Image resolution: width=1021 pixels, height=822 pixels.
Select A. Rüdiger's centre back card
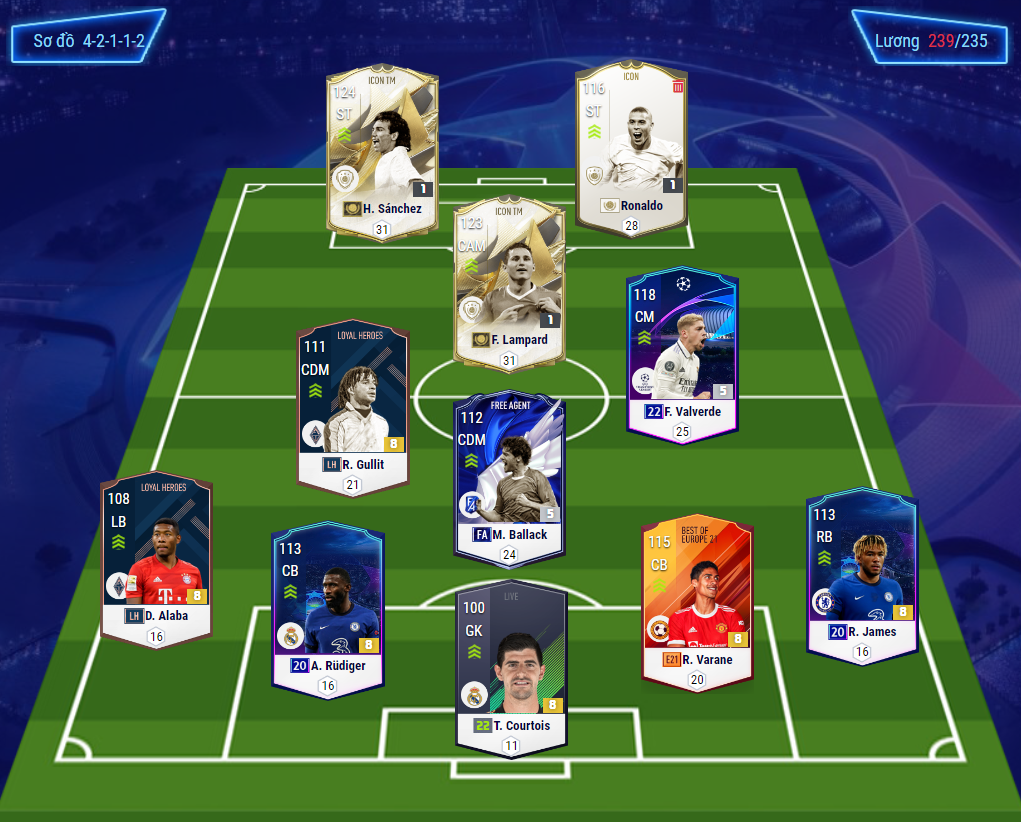point(327,605)
